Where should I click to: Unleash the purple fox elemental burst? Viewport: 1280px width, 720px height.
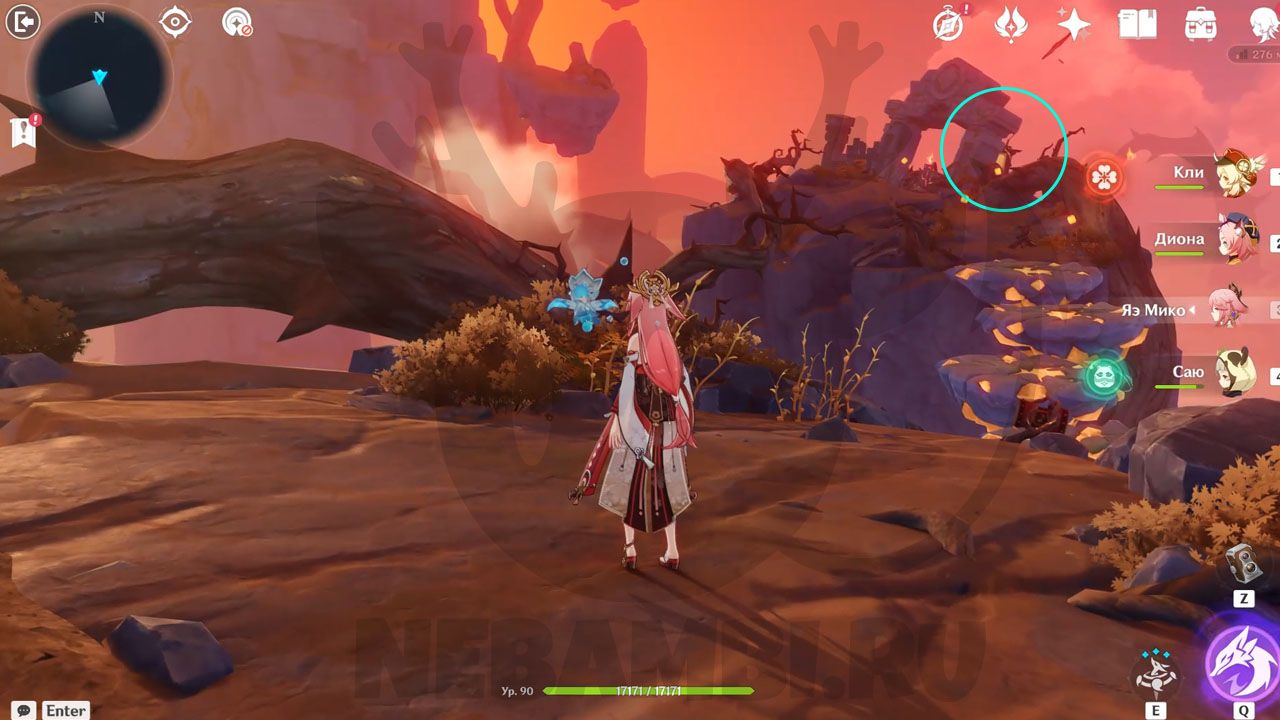[x=1240, y=660]
